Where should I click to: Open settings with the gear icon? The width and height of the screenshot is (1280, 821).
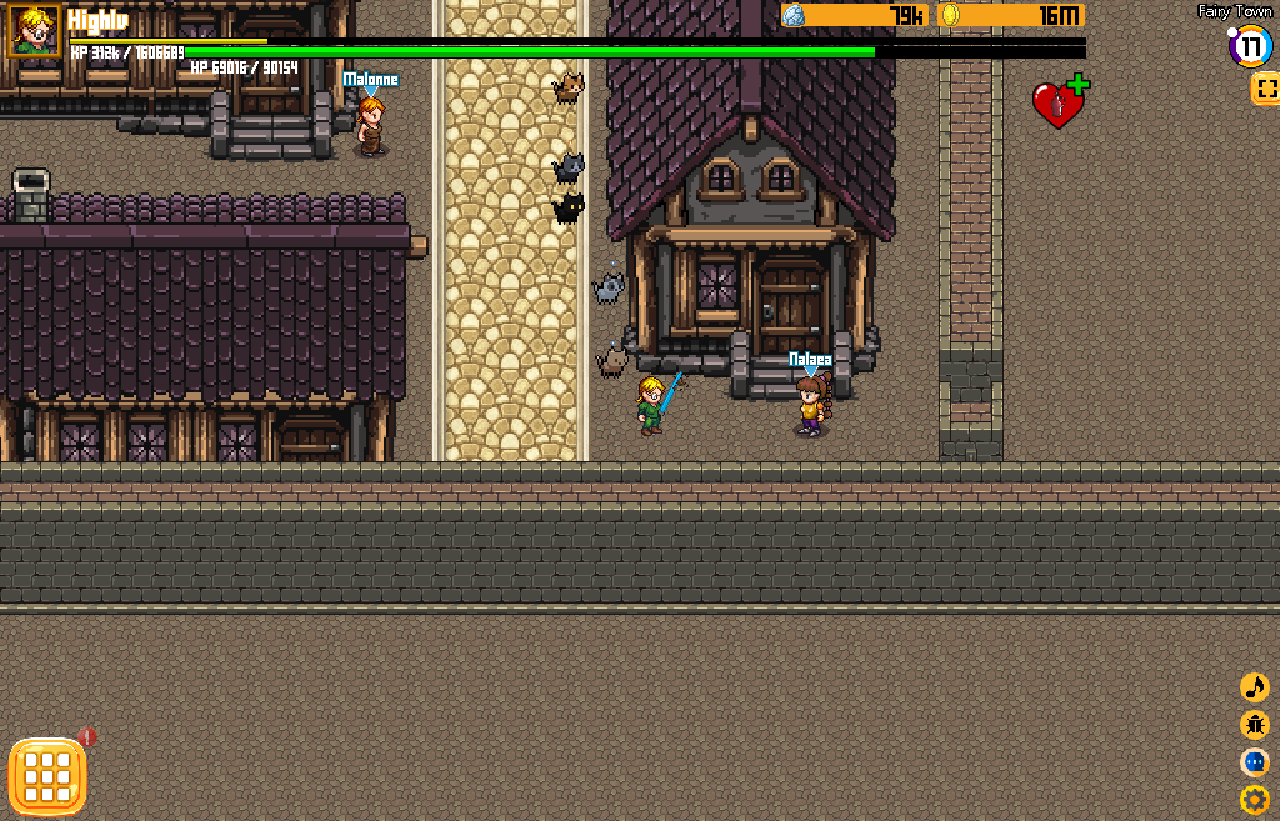1254,799
